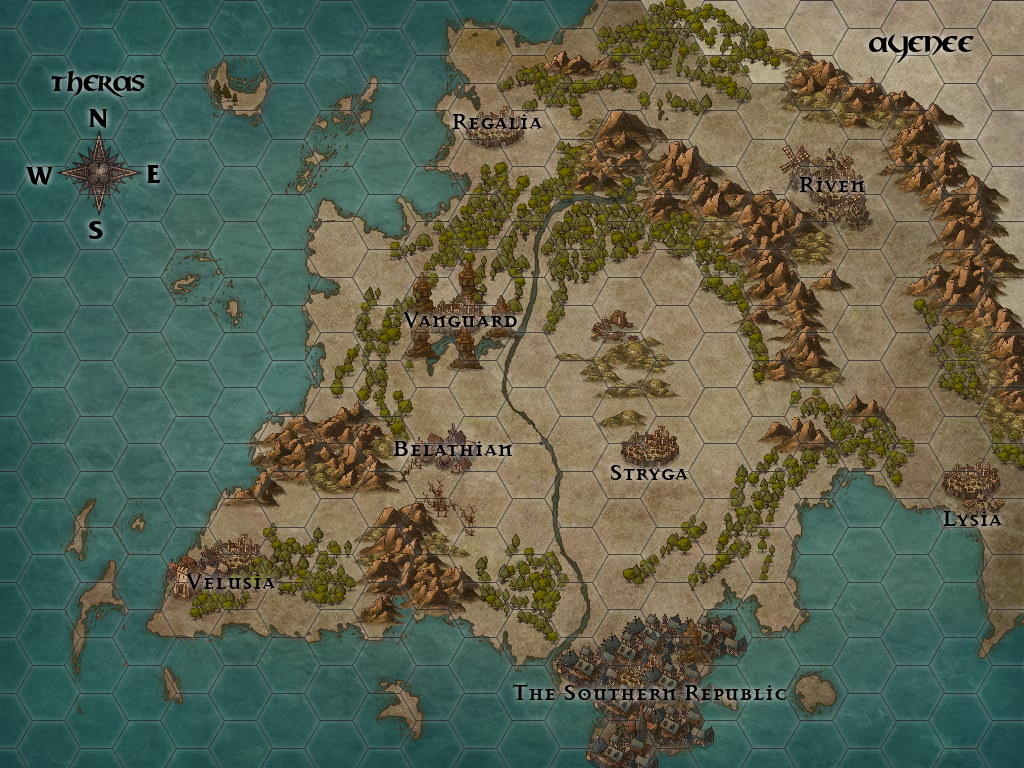Select the Stryga walled city
This screenshot has width=1024, height=768.
650,448
